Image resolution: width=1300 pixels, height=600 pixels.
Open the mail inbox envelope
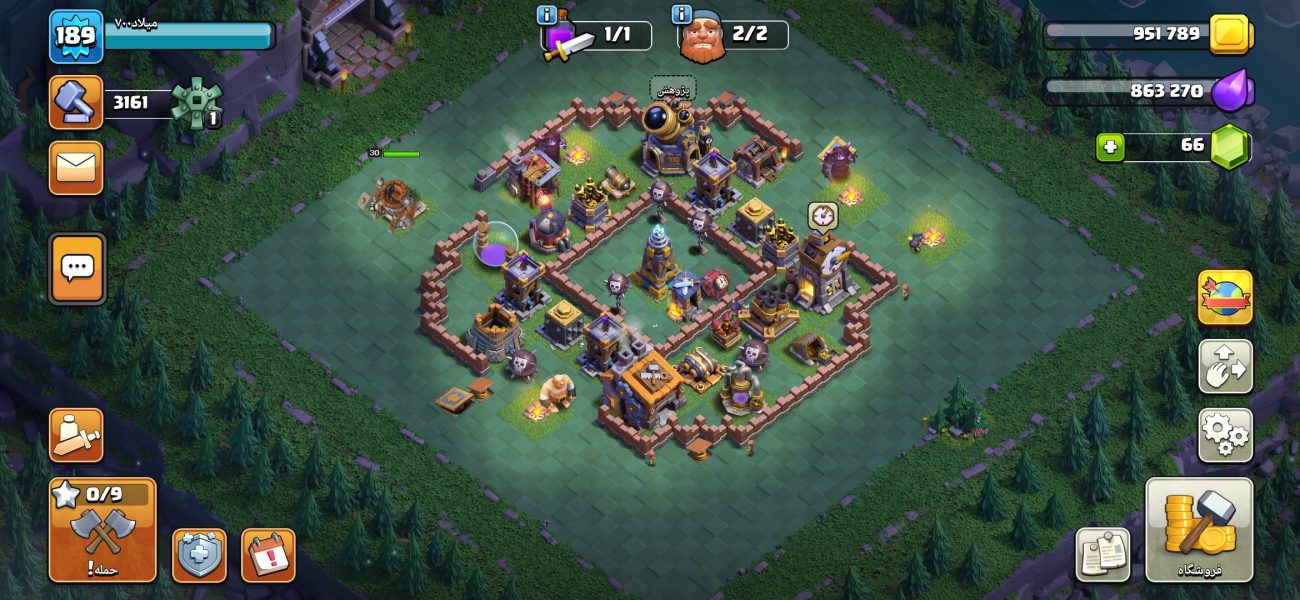pyautogui.click(x=76, y=167)
